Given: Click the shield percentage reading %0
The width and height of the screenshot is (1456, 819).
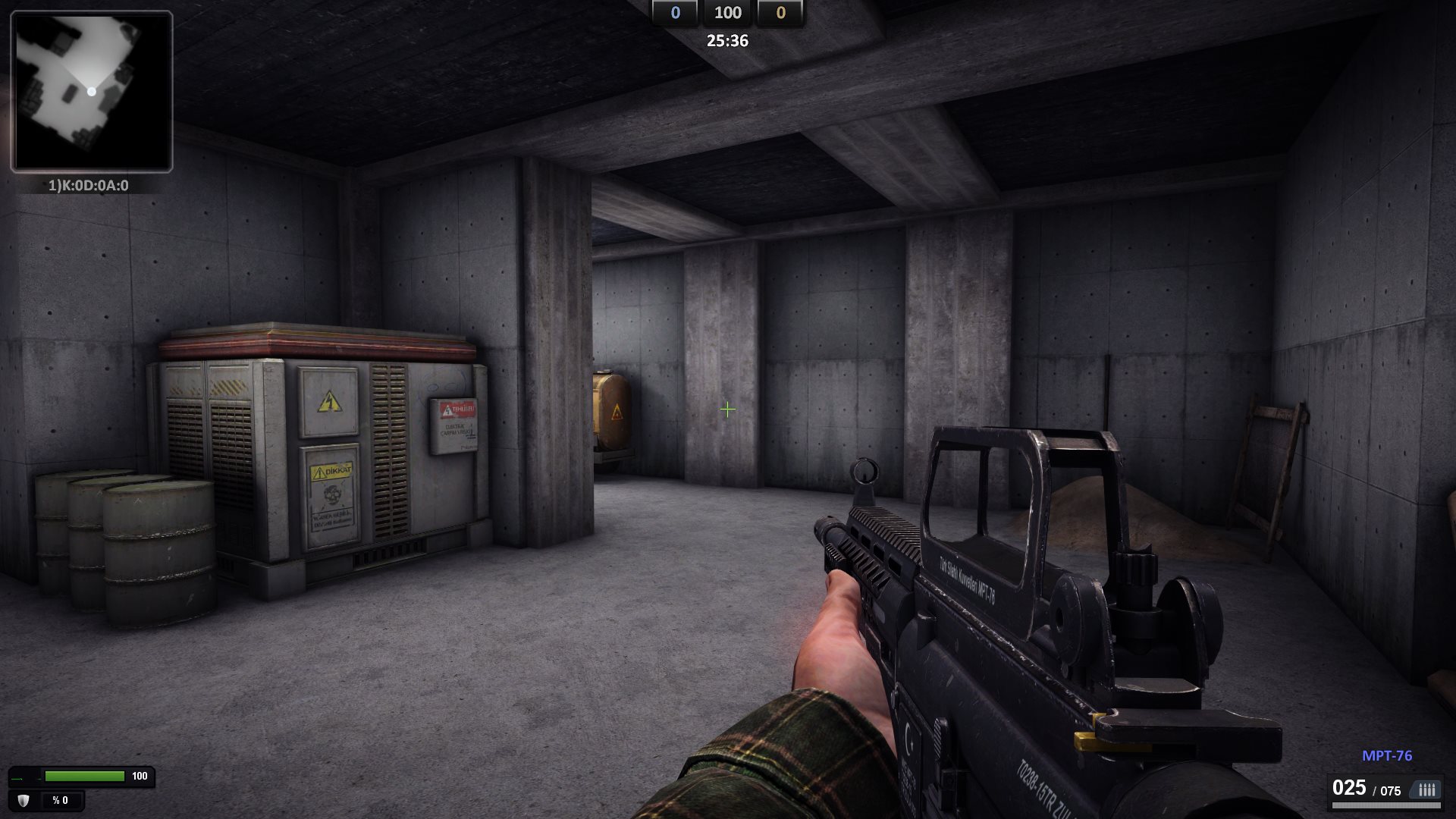Looking at the screenshot, I should [61, 799].
